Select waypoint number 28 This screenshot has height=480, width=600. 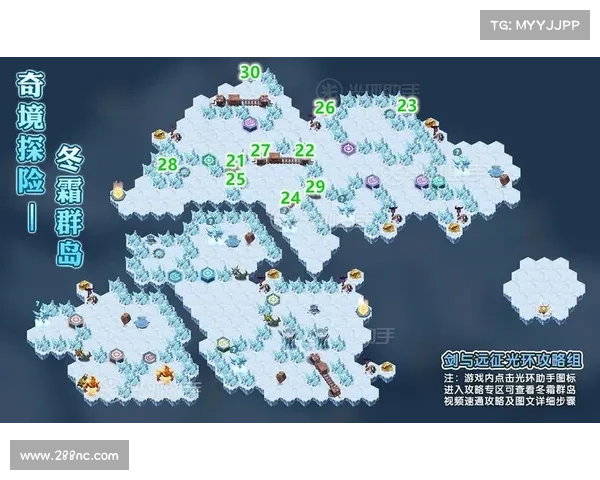point(168,164)
